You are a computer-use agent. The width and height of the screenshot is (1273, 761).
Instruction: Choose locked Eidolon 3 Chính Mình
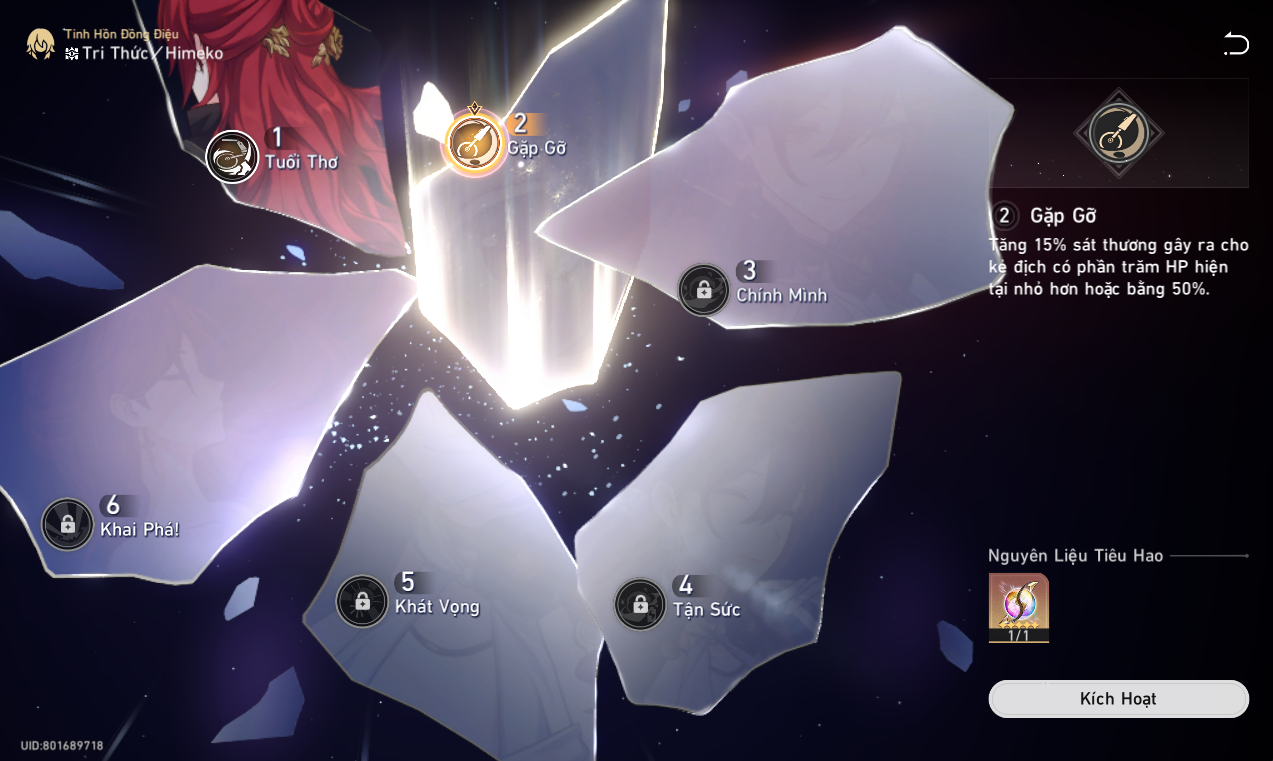click(704, 290)
